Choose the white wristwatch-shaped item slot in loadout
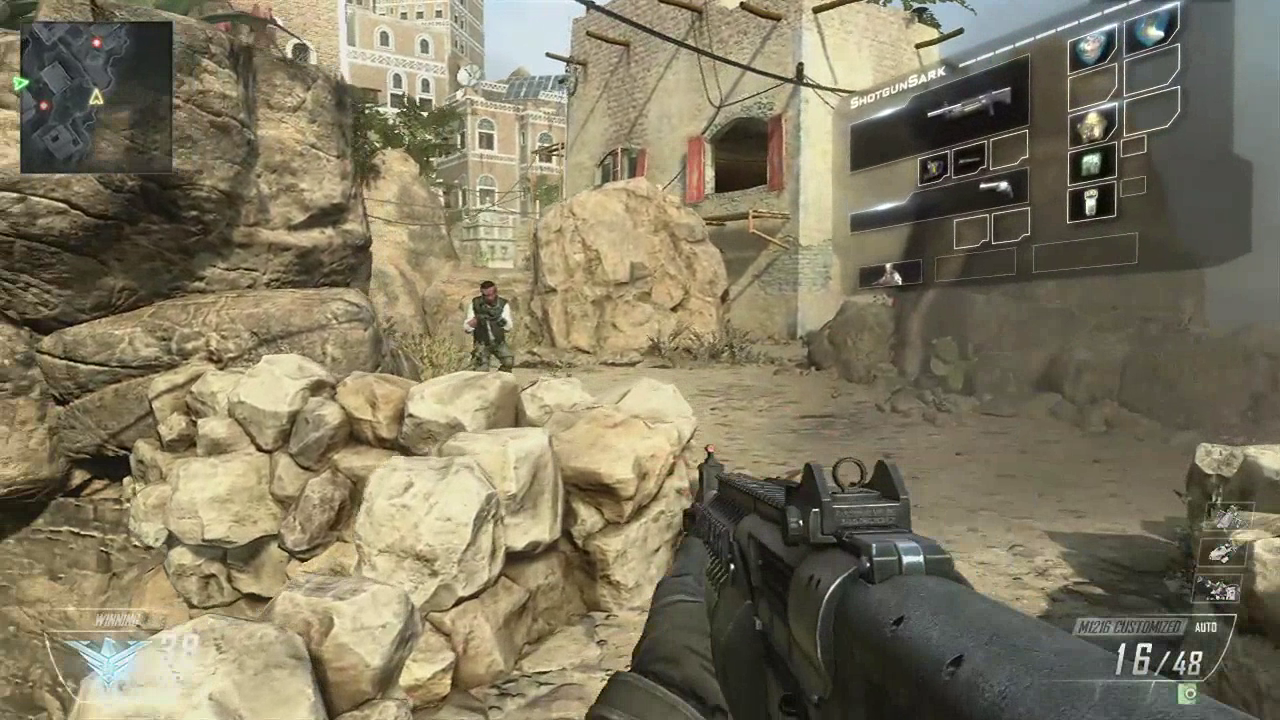Image resolution: width=1280 pixels, height=720 pixels. coord(1091,201)
